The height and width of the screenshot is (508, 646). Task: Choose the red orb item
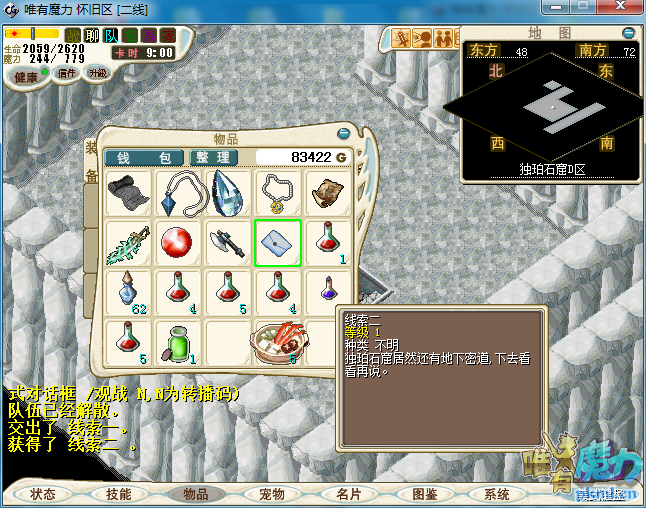pyautogui.click(x=178, y=242)
